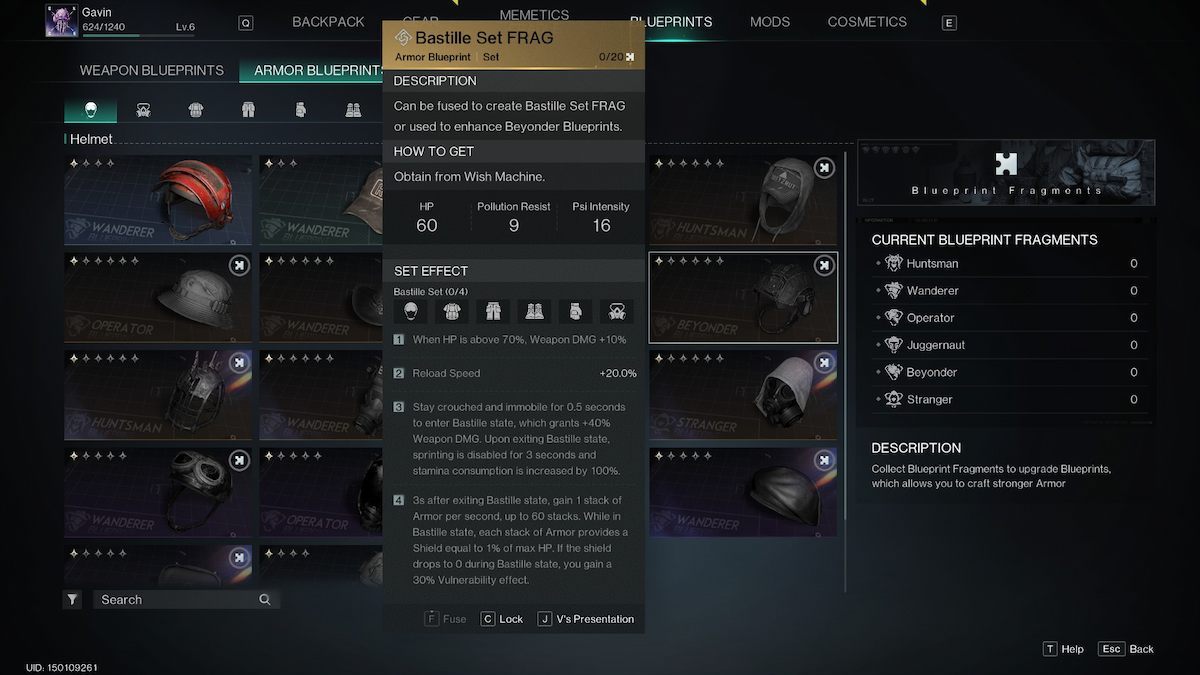Image resolution: width=1200 pixels, height=675 pixels.
Task: Lock the Bastille Set blueprint
Action: click(502, 619)
